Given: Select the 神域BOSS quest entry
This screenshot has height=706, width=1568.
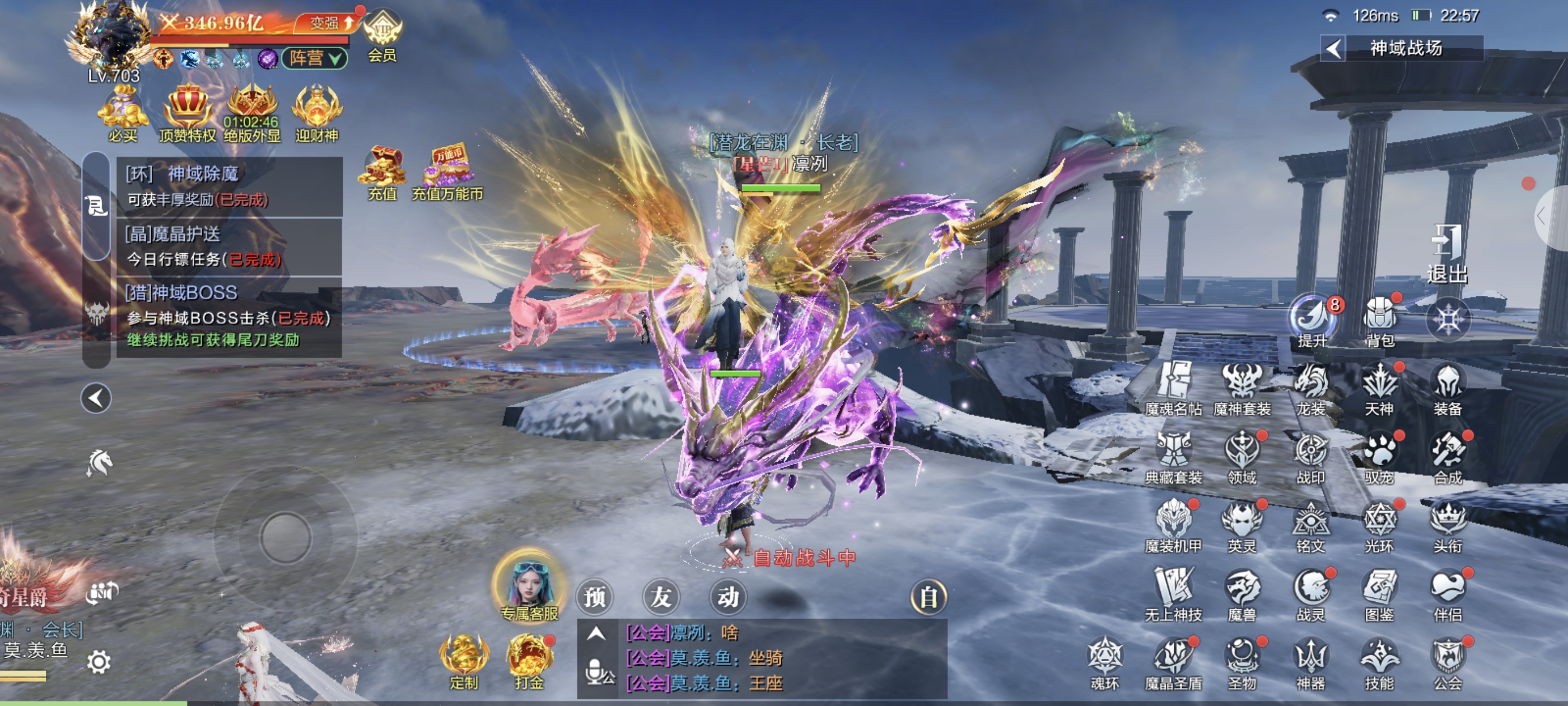Looking at the screenshot, I should point(229,316).
